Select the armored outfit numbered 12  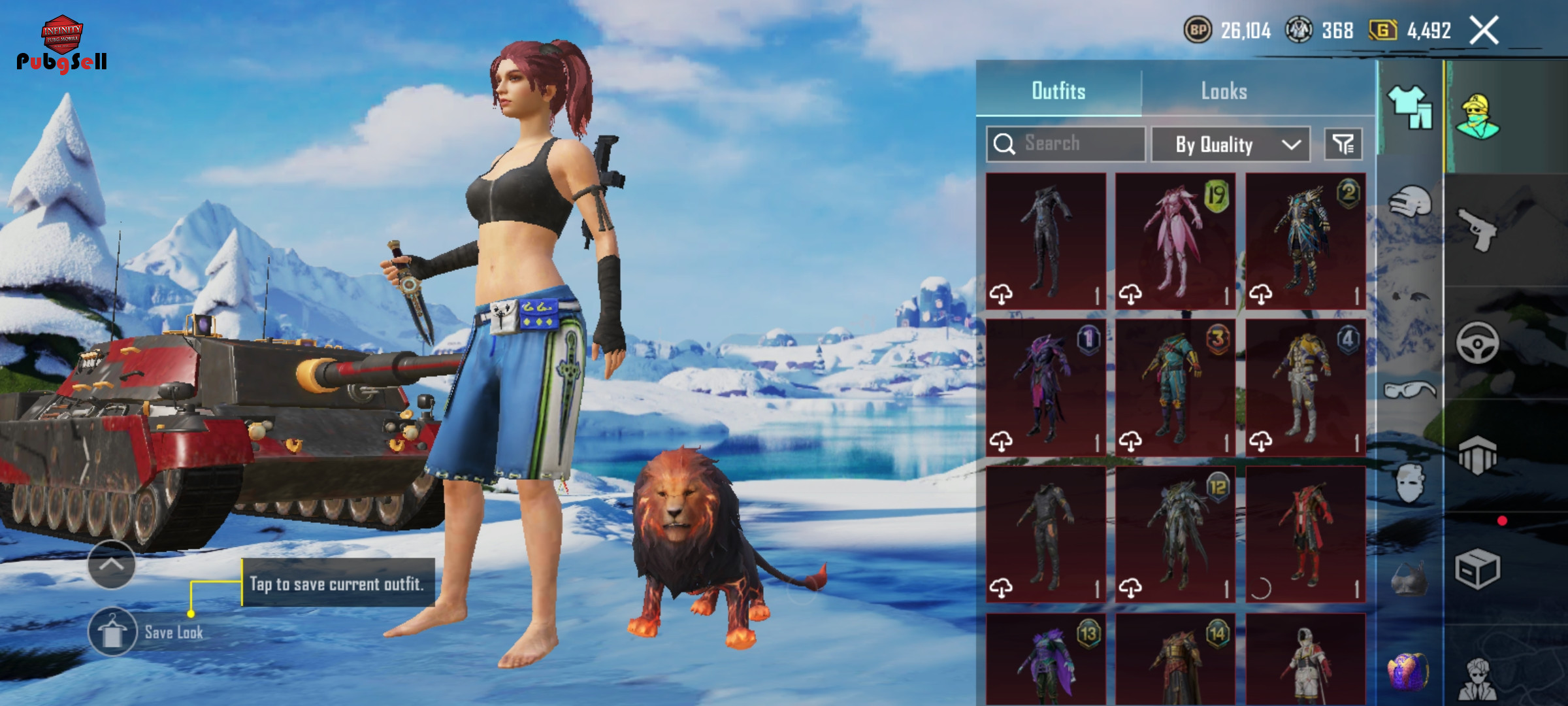pyautogui.click(x=1175, y=534)
